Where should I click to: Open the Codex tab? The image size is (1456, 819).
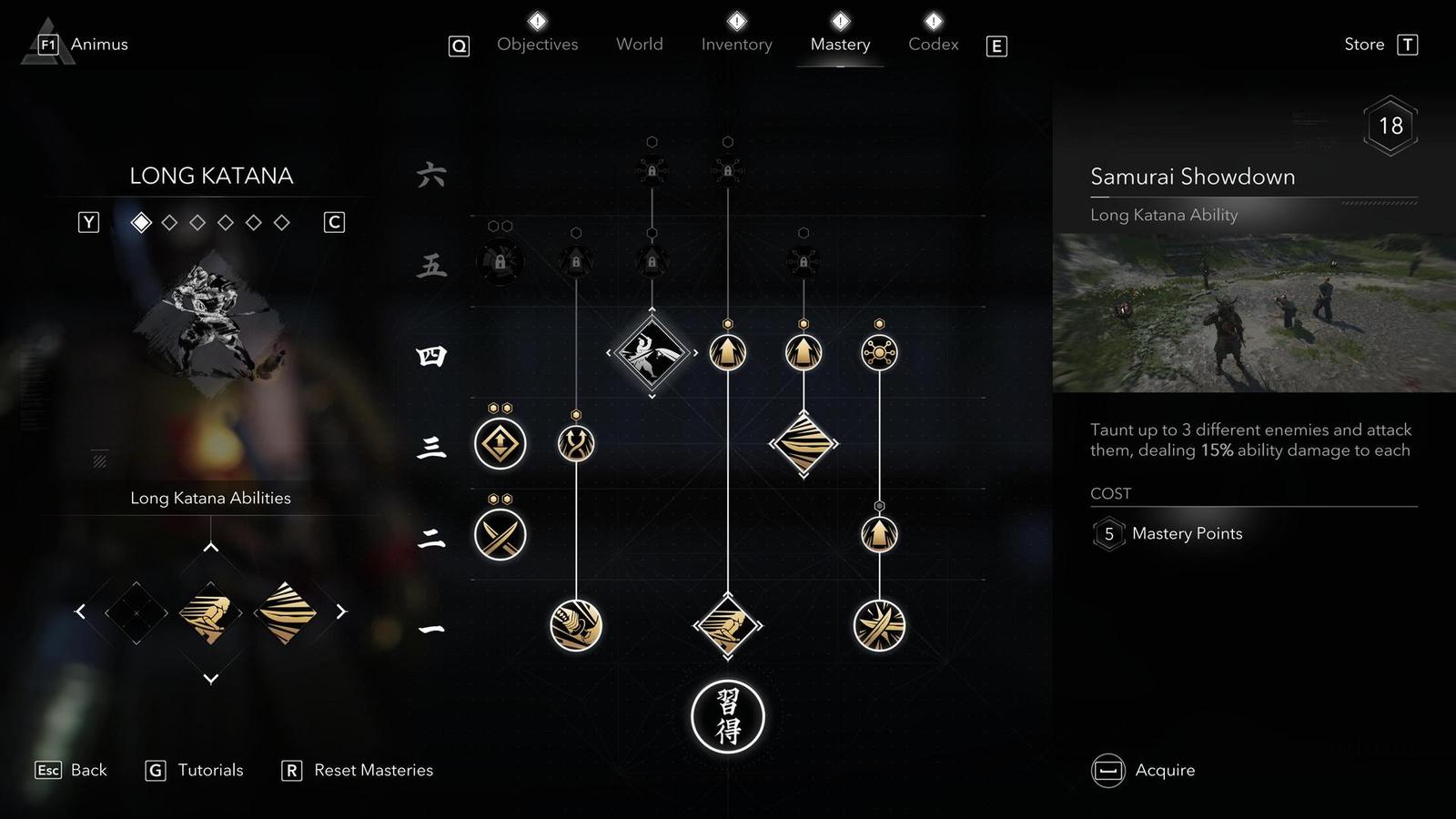[x=932, y=44]
